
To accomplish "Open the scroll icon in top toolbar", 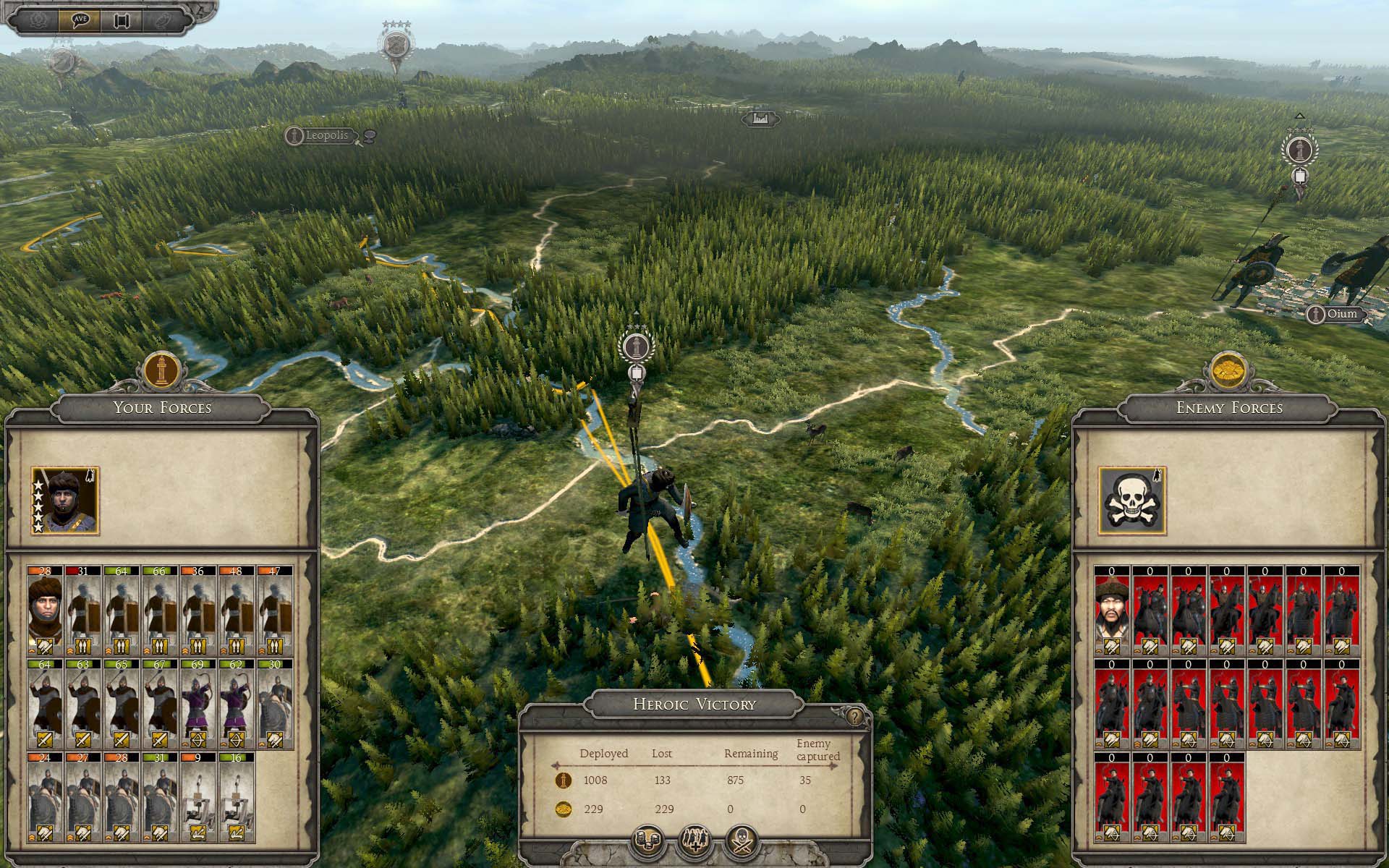I will click(x=122, y=20).
